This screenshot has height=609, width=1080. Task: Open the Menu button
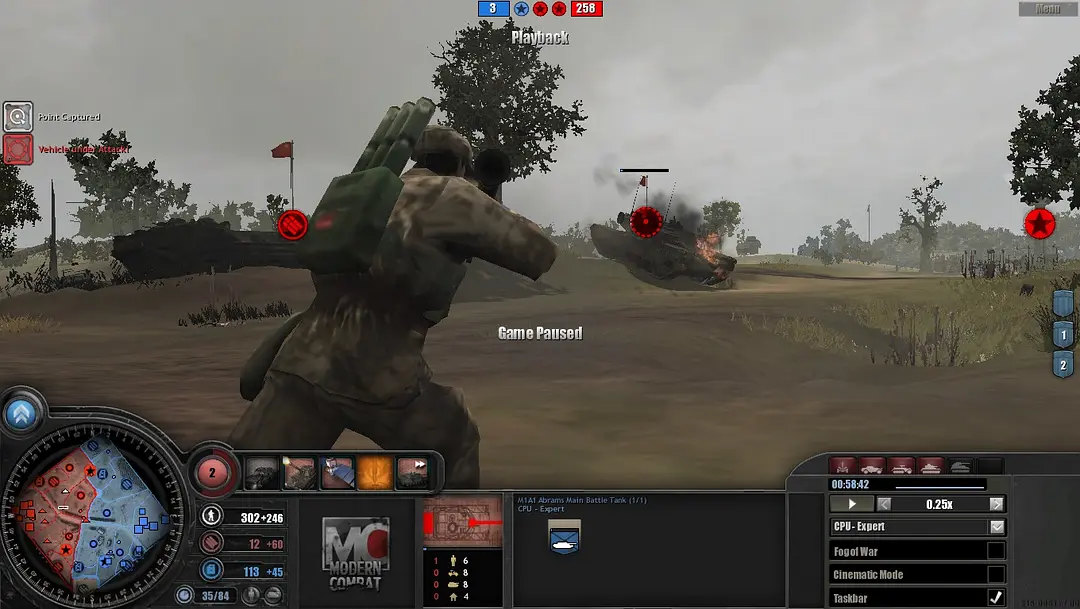[x=1047, y=9]
